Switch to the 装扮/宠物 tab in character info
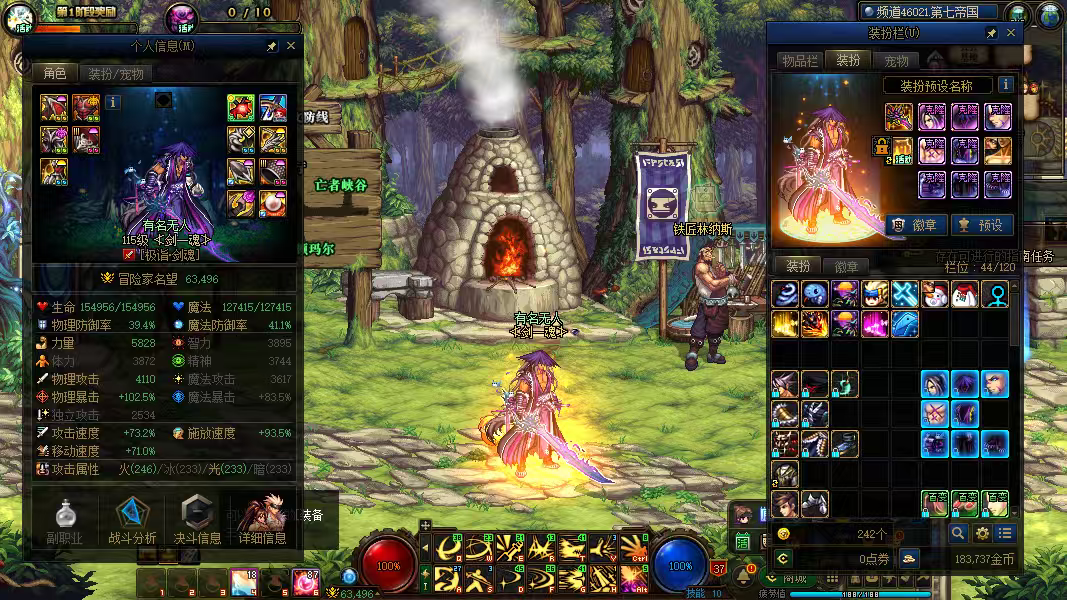Viewport: 1067px width, 600px height. coord(116,73)
